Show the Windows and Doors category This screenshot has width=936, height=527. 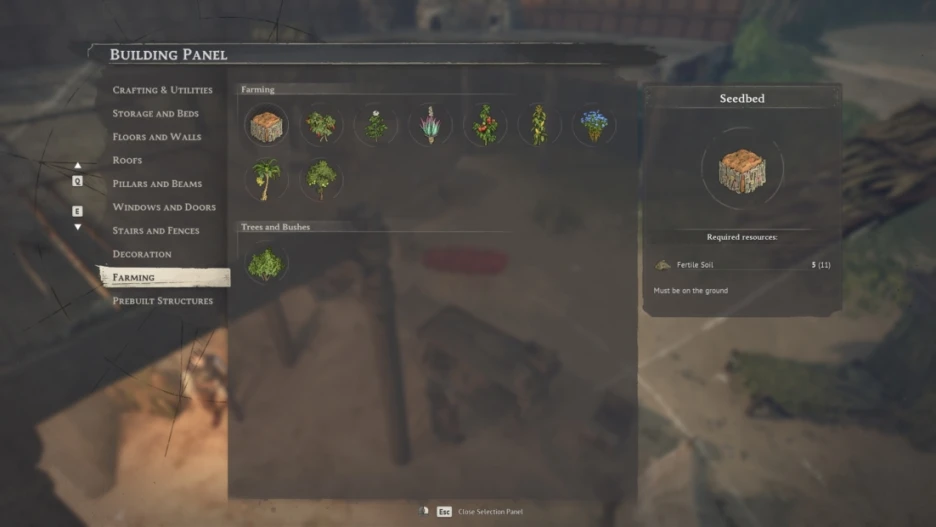pos(164,207)
